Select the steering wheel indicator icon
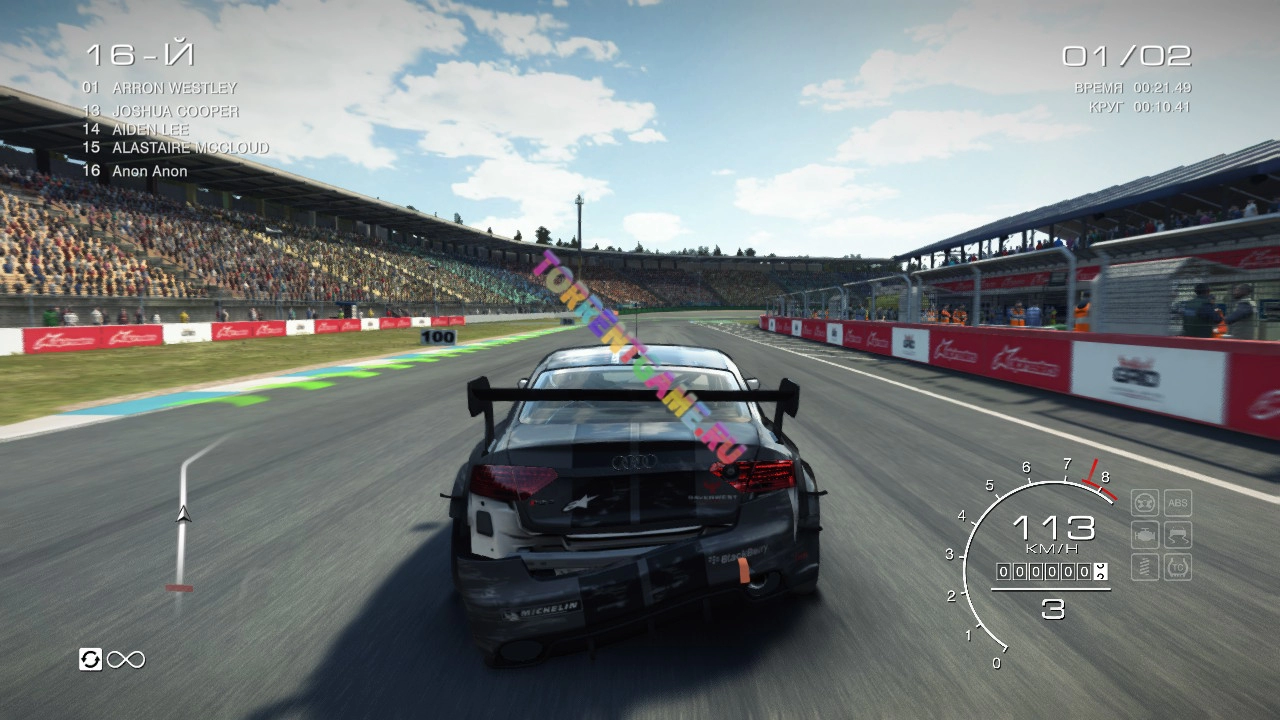The height and width of the screenshot is (720, 1280). (x=1145, y=502)
